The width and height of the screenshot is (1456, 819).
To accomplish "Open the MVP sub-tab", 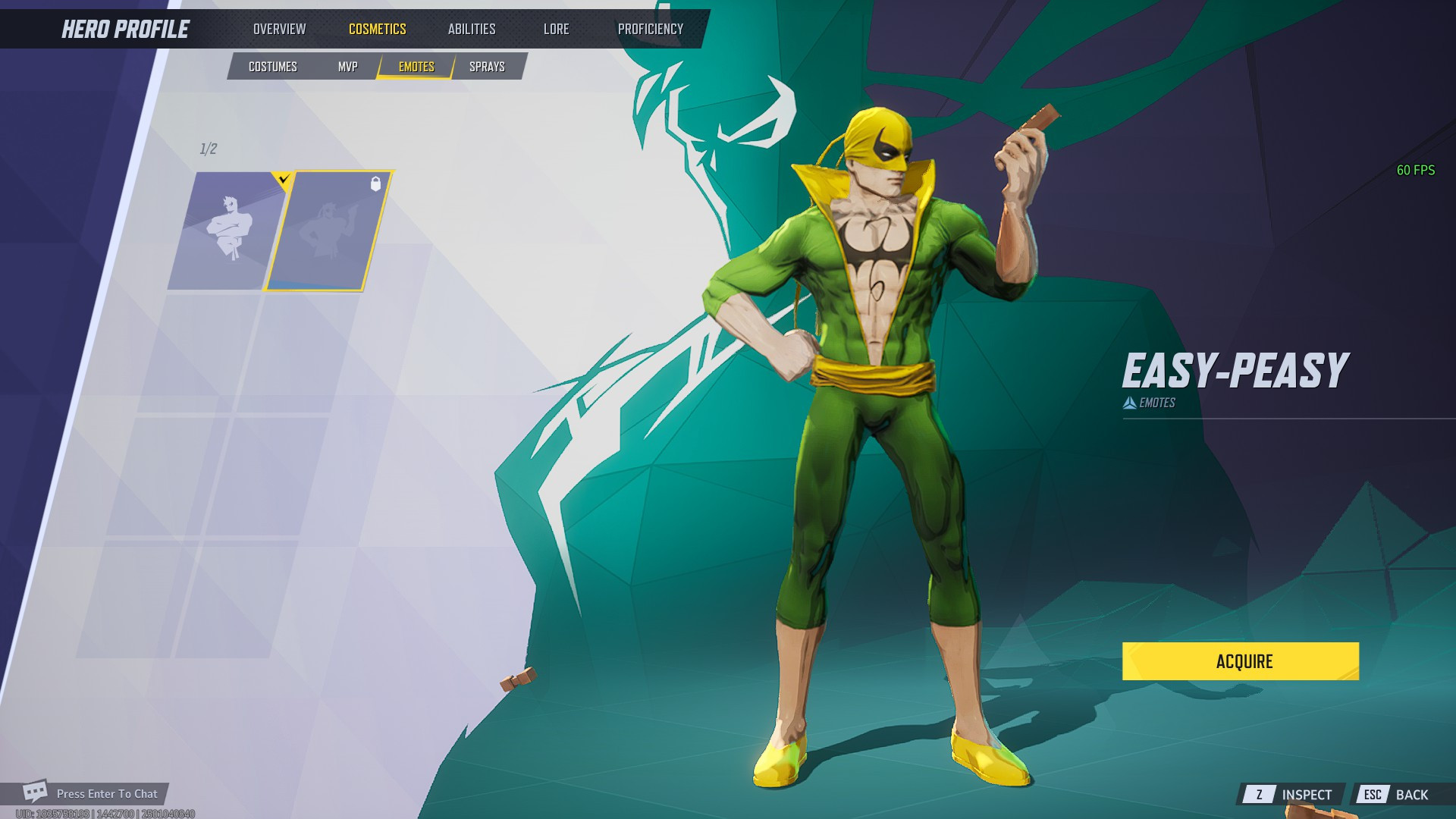I will click(x=347, y=66).
